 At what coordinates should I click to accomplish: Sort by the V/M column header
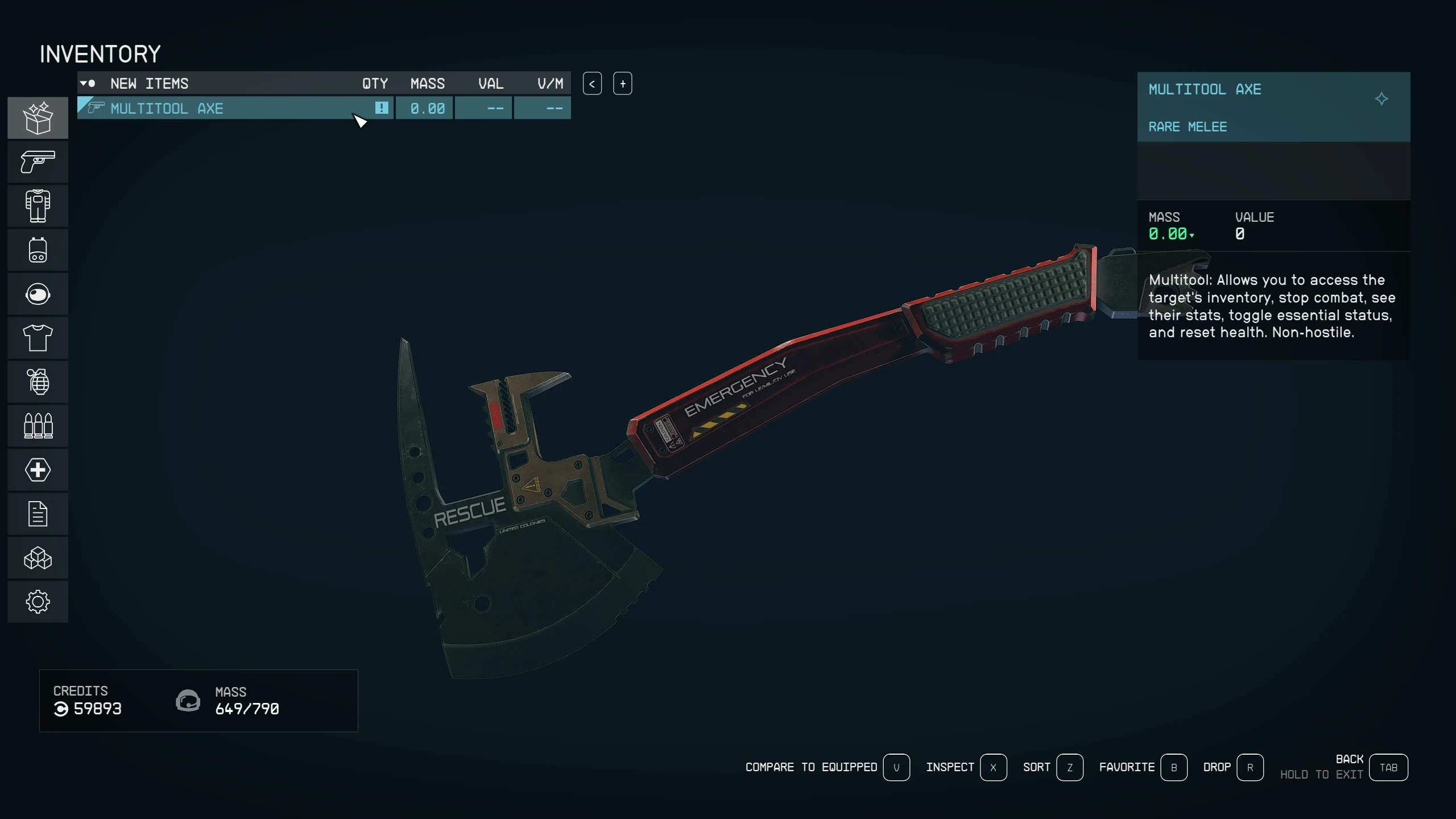point(550,84)
